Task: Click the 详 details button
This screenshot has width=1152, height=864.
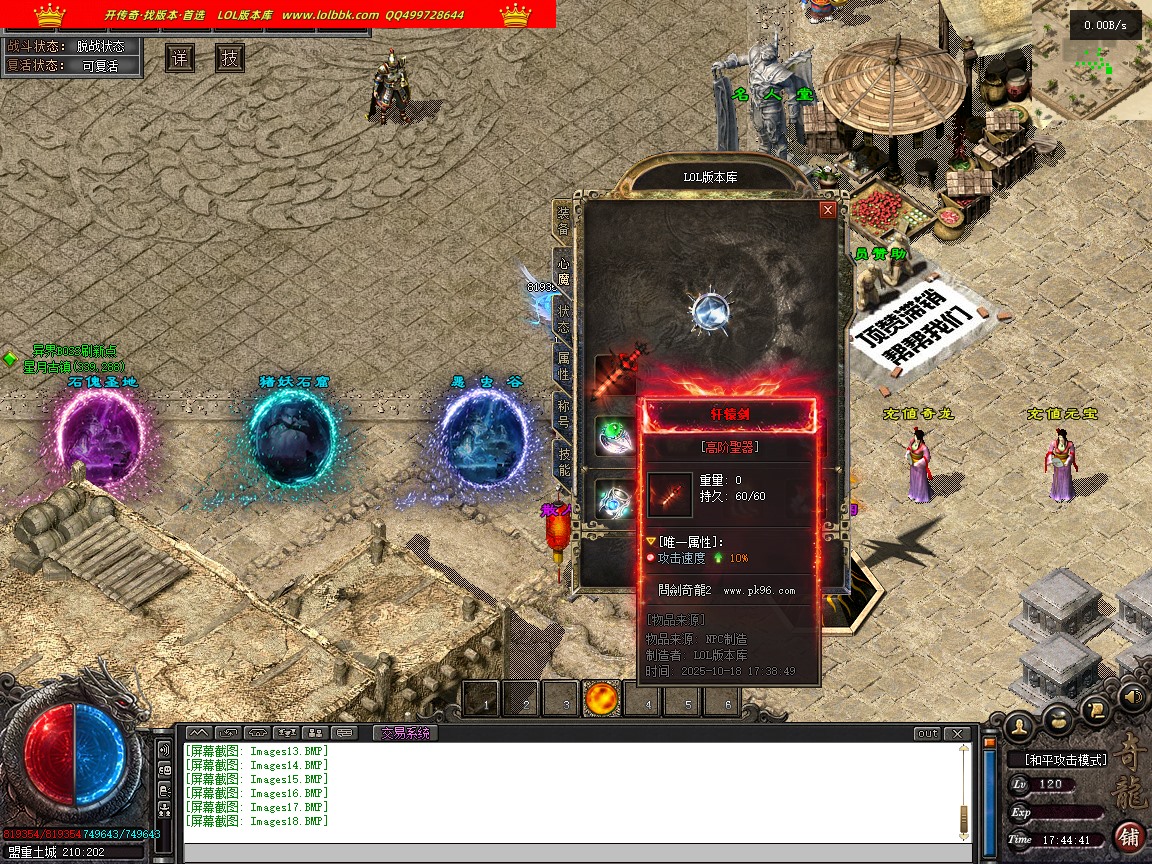Action: point(180,58)
